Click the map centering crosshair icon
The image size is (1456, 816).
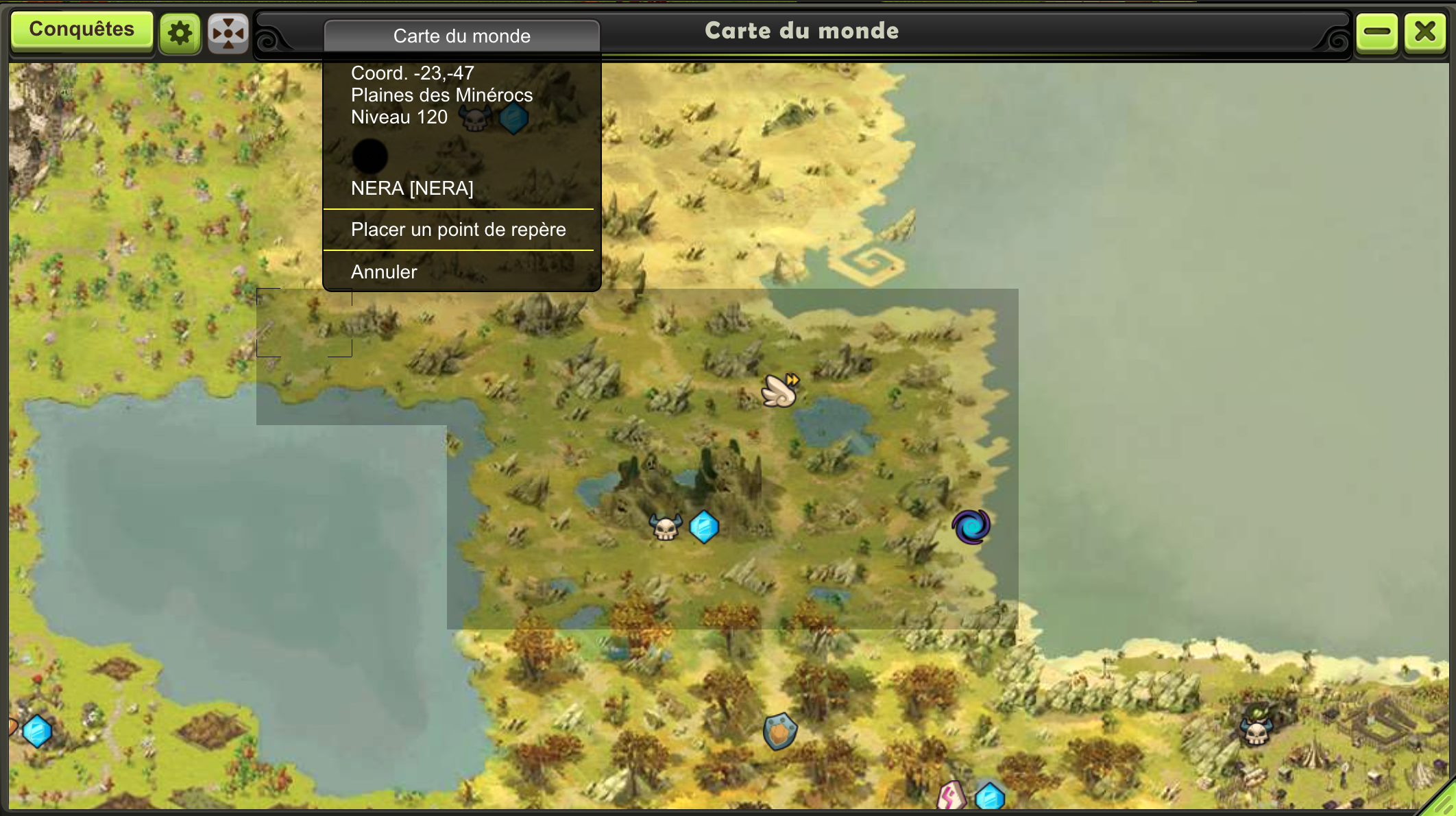pyautogui.click(x=228, y=31)
